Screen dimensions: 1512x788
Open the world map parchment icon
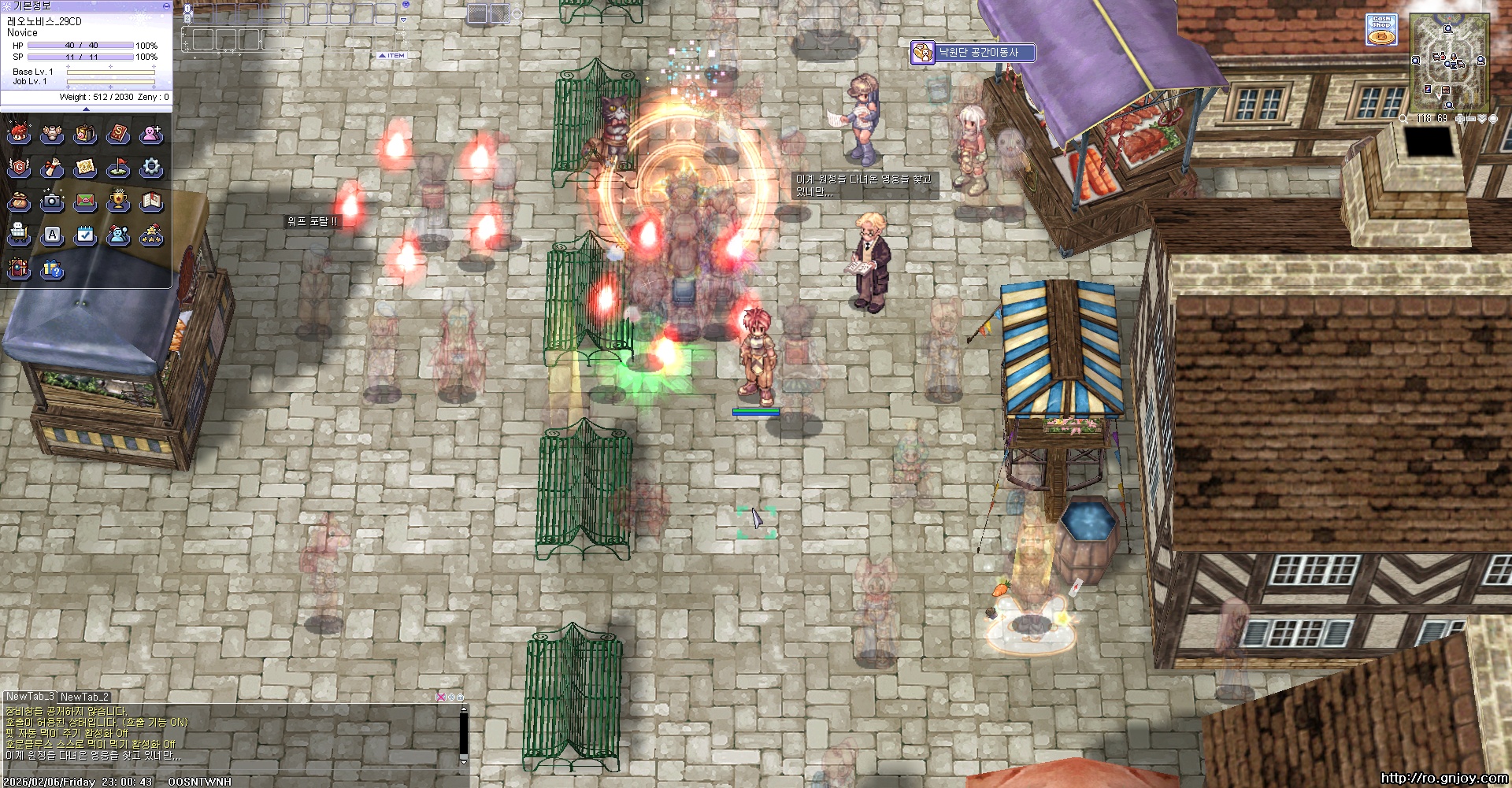(85, 168)
